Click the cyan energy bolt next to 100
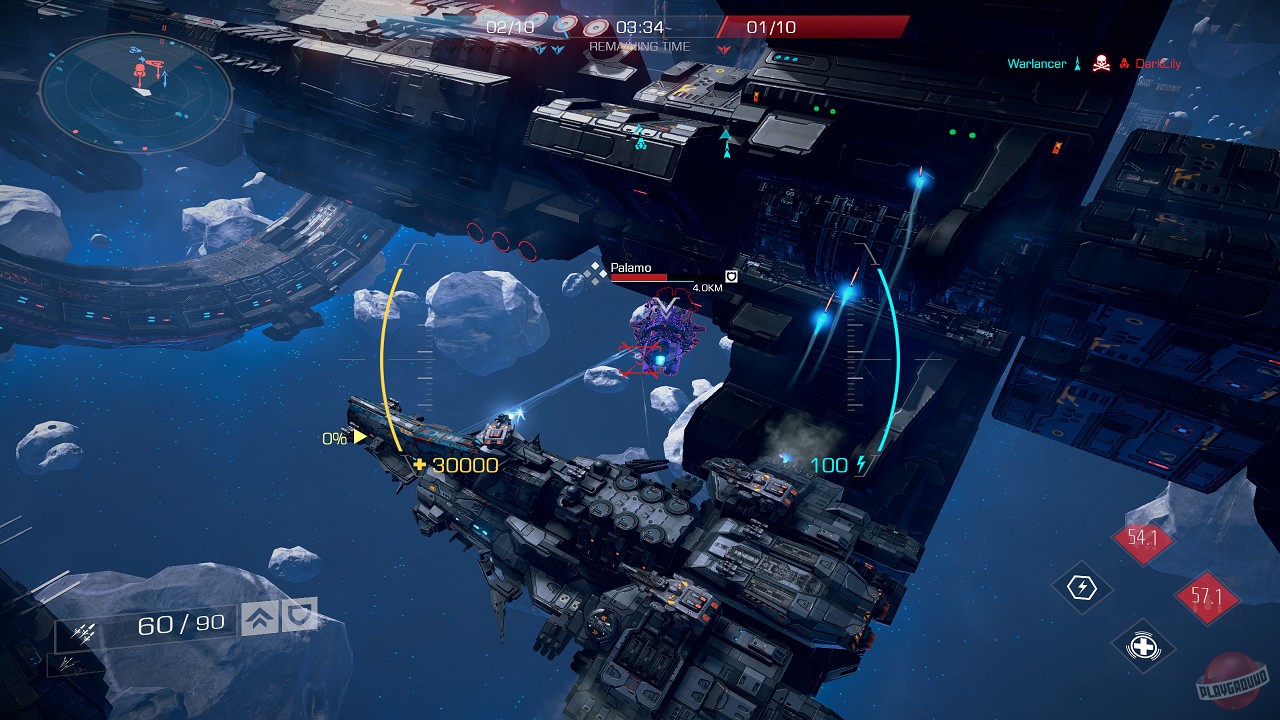1280x720 pixels. coord(860,464)
